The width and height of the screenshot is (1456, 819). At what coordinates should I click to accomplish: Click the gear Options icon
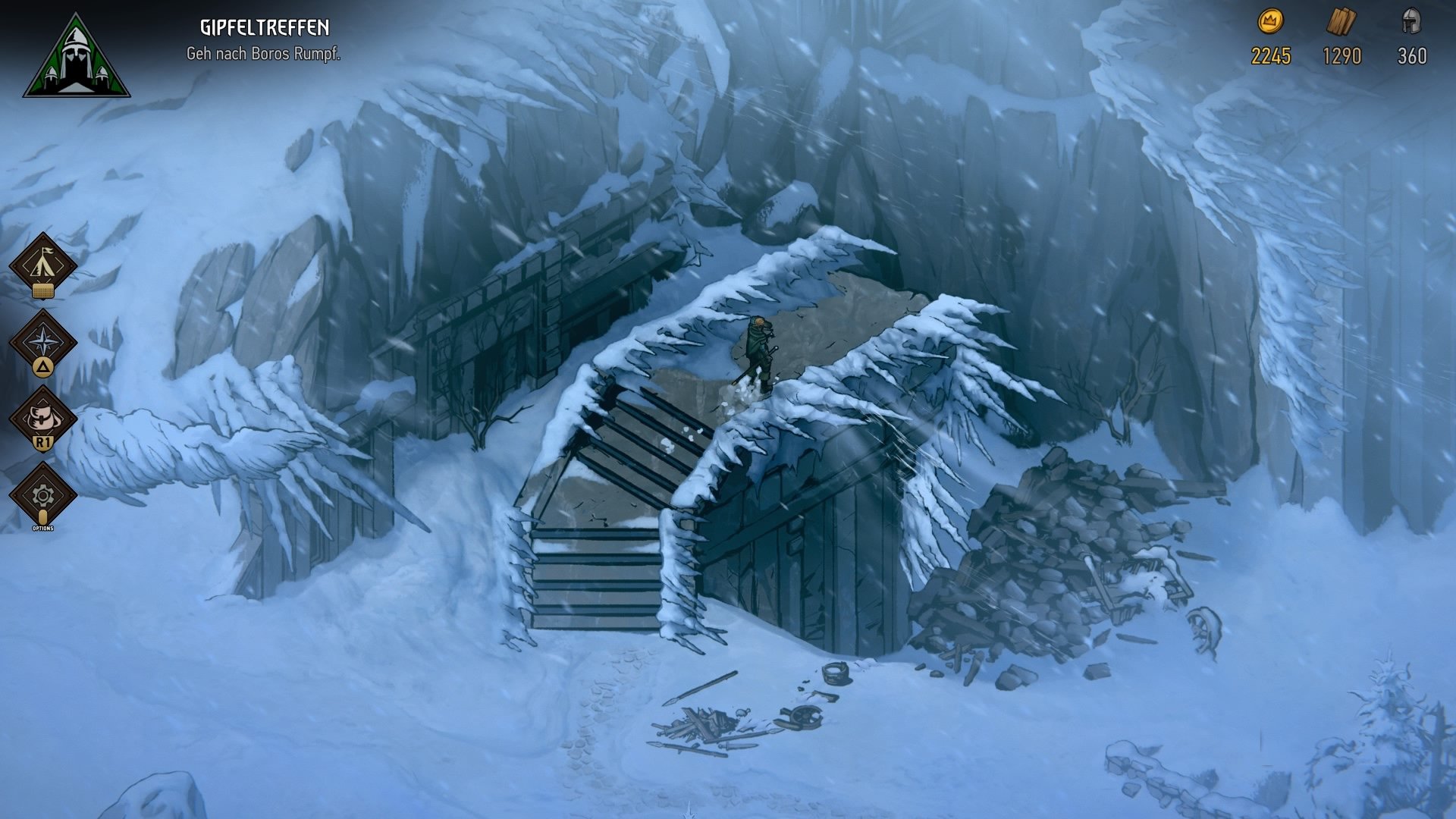coord(43,497)
